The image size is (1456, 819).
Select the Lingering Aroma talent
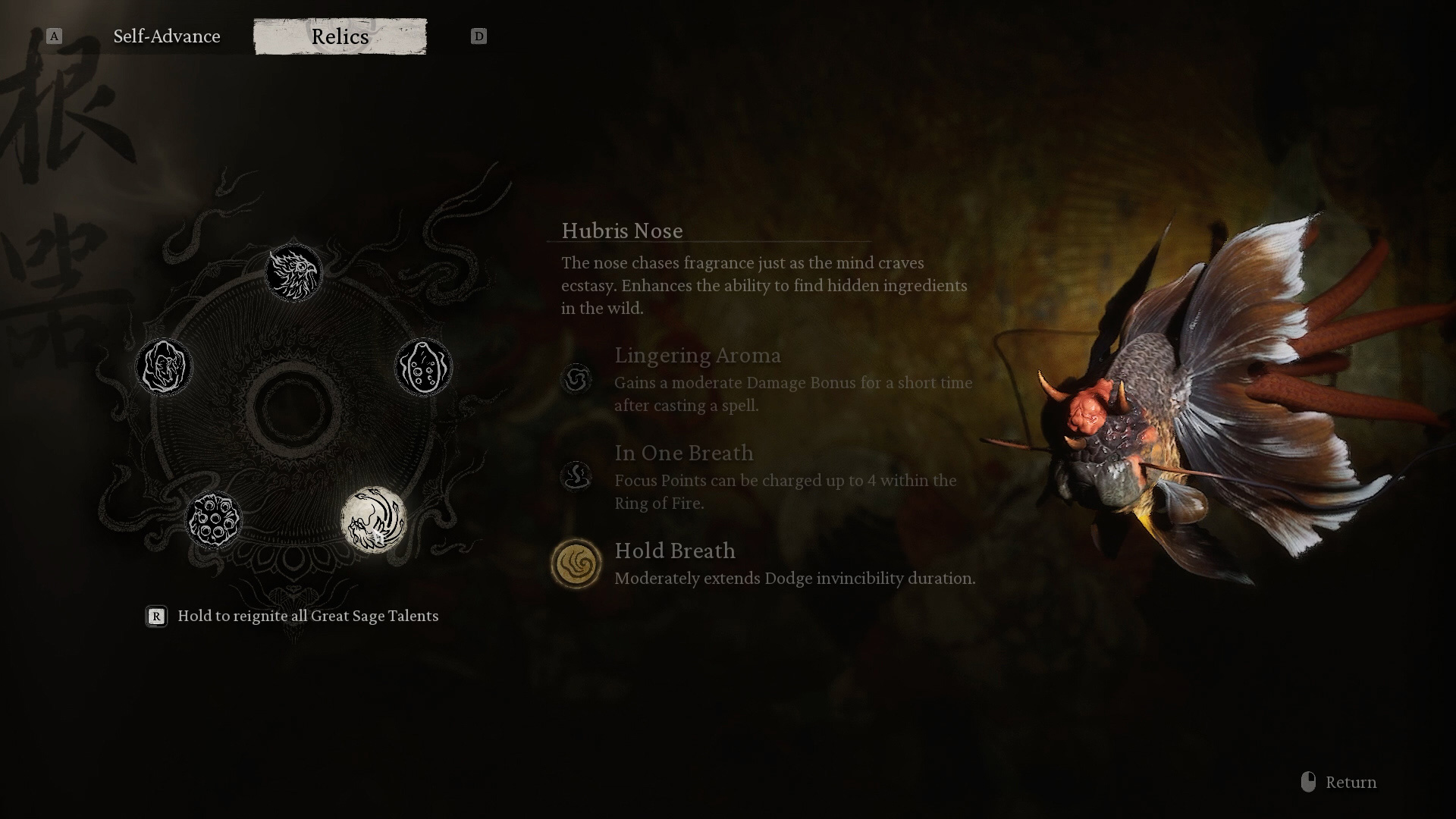coord(576,378)
